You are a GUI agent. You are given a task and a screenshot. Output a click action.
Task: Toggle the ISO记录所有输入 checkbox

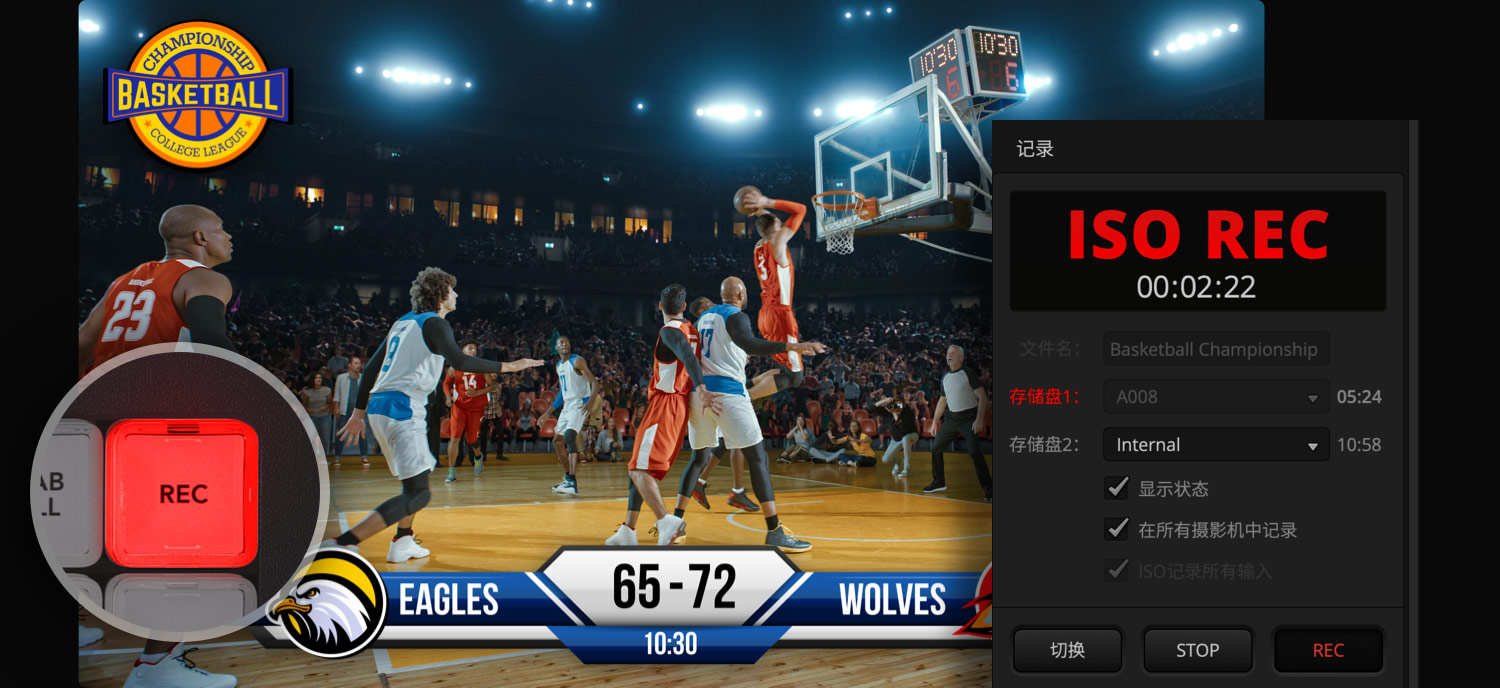pyautogui.click(x=1117, y=571)
